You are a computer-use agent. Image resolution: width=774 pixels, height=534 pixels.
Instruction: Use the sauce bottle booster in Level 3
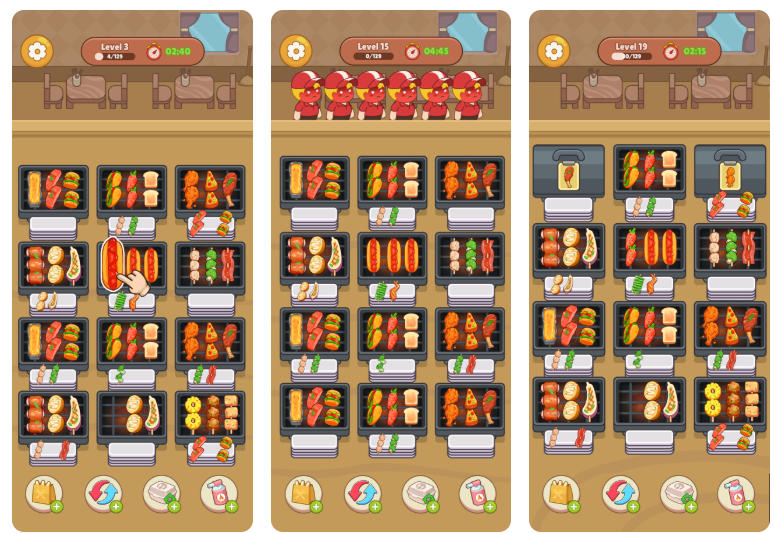tap(218, 492)
